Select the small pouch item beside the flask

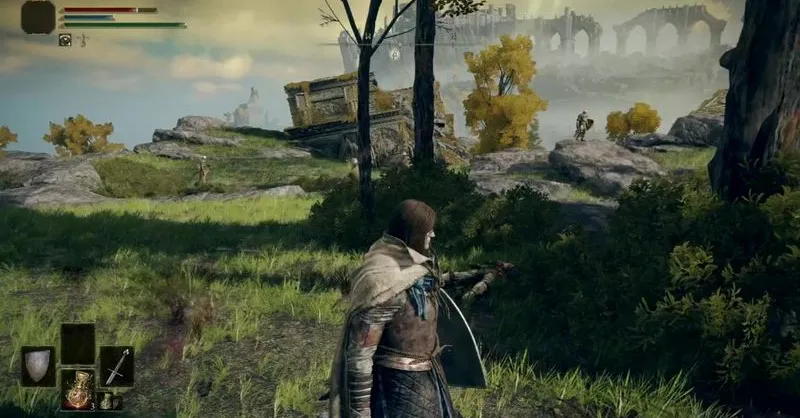click(x=105, y=401)
